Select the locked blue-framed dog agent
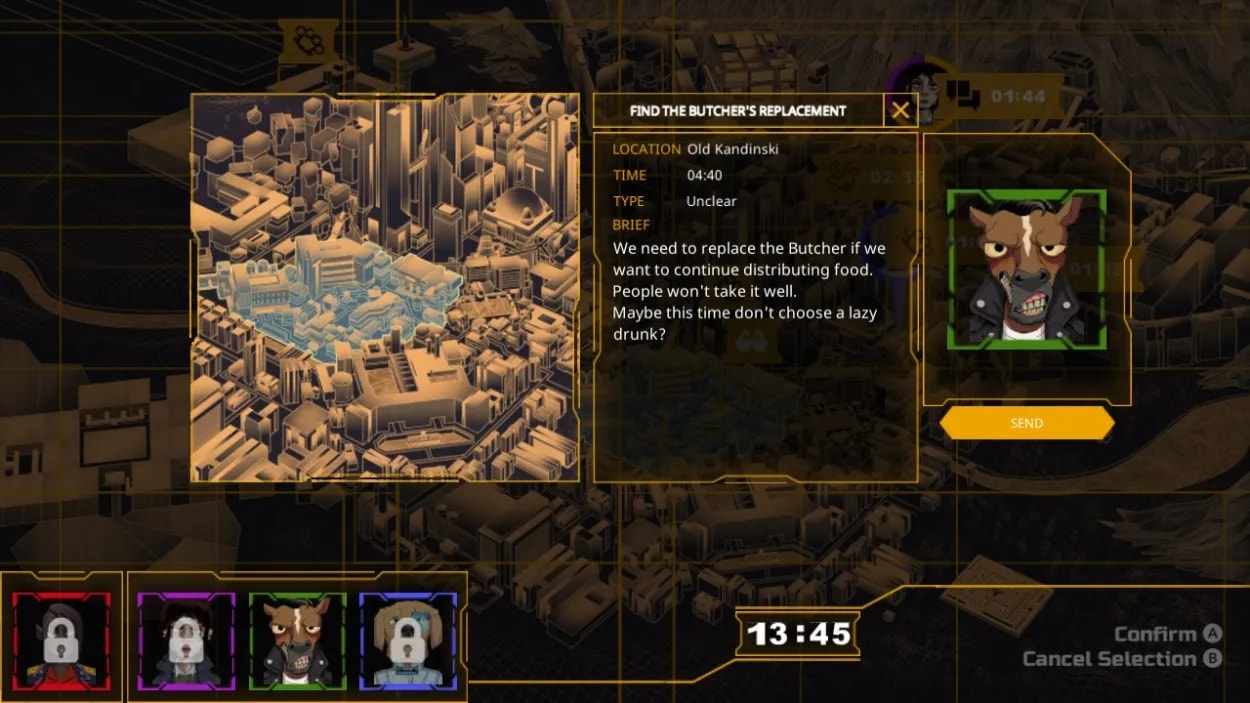Viewport: 1250px width, 703px height. (x=407, y=640)
